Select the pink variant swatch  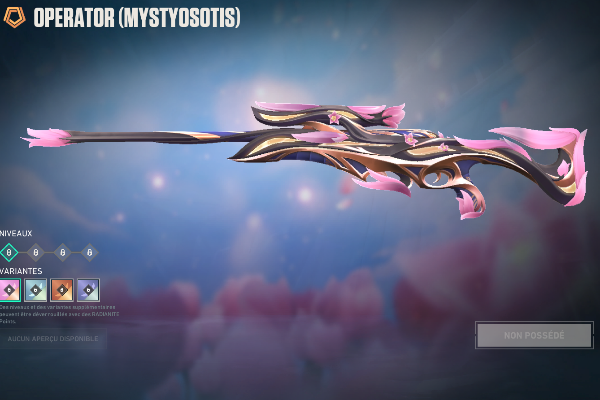9,290
